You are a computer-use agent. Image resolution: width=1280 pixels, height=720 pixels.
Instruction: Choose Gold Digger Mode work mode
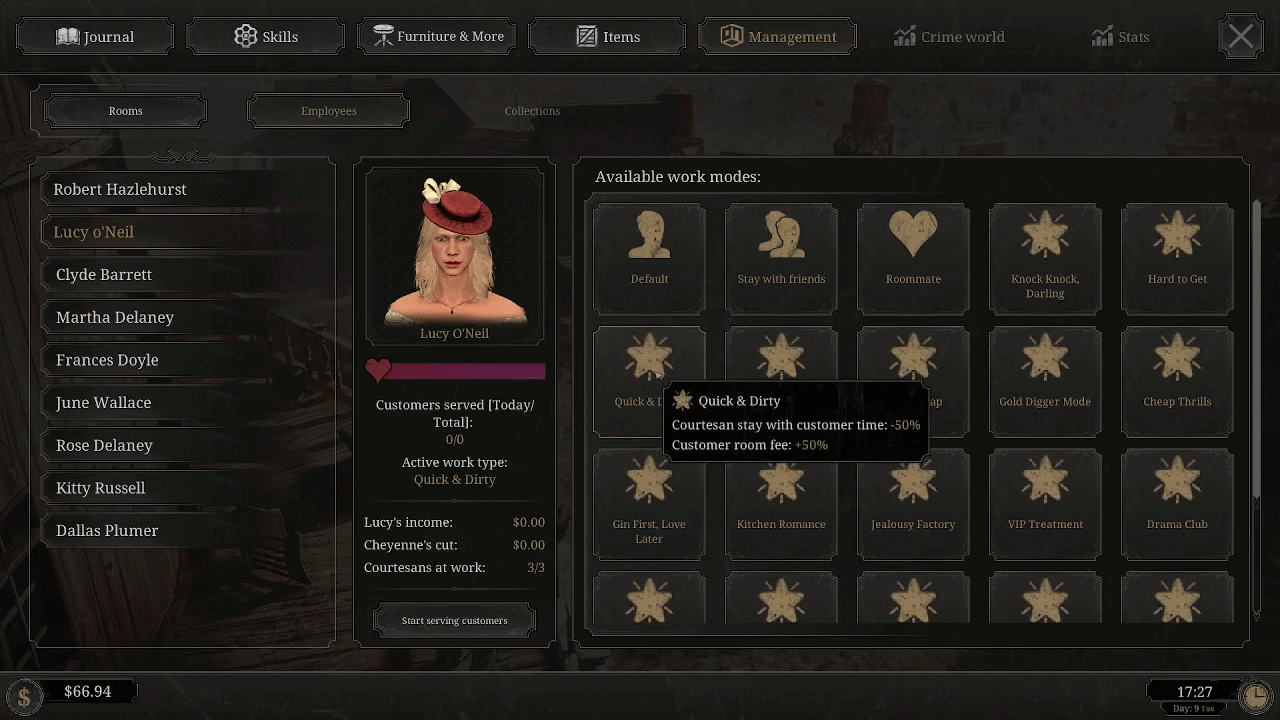pos(1045,381)
